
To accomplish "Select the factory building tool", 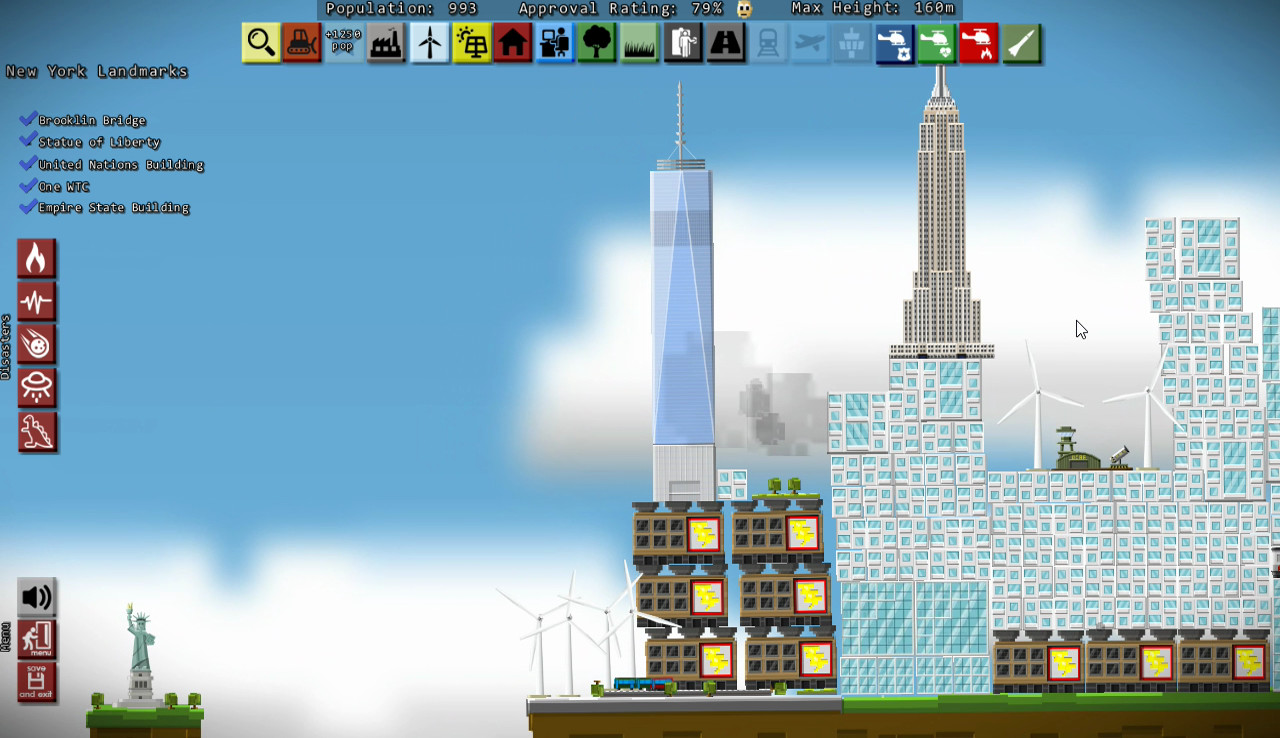I will [x=386, y=43].
